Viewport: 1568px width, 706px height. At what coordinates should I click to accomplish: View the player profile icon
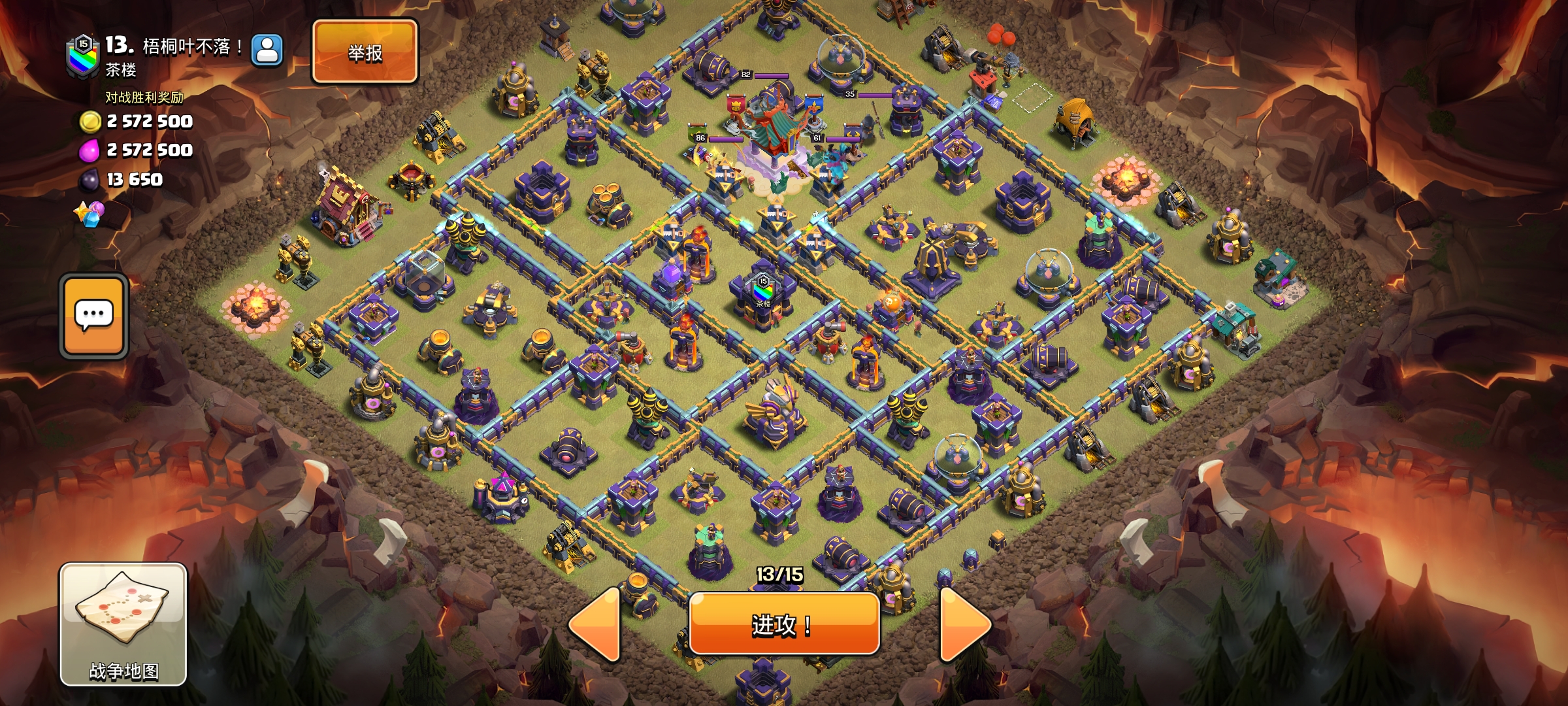point(267,50)
